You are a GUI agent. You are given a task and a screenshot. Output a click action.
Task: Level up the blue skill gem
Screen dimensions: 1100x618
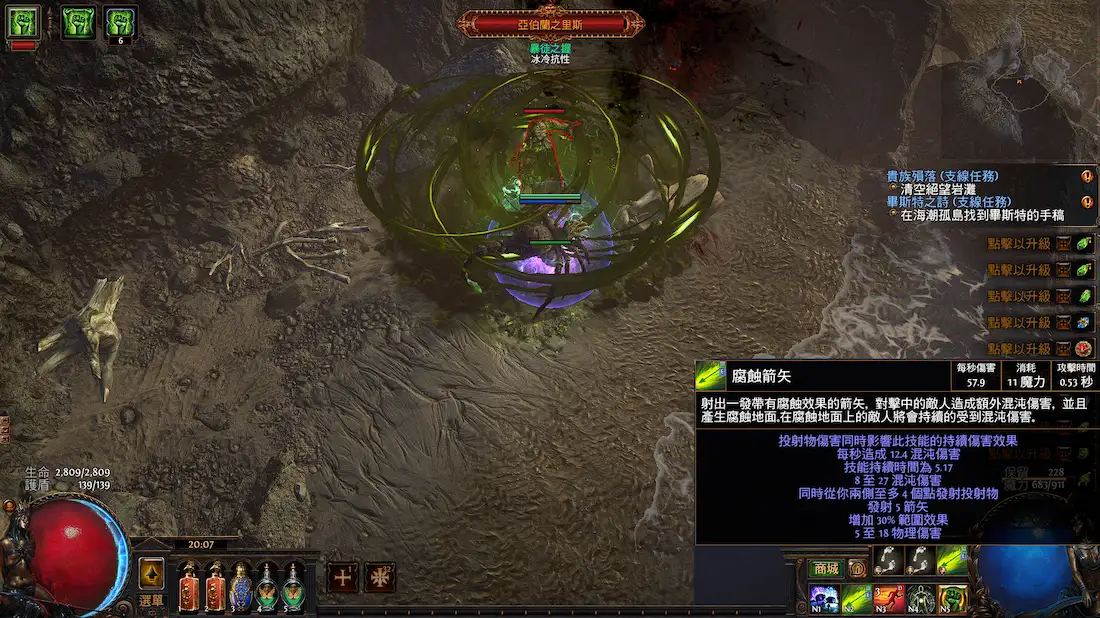point(1085,322)
